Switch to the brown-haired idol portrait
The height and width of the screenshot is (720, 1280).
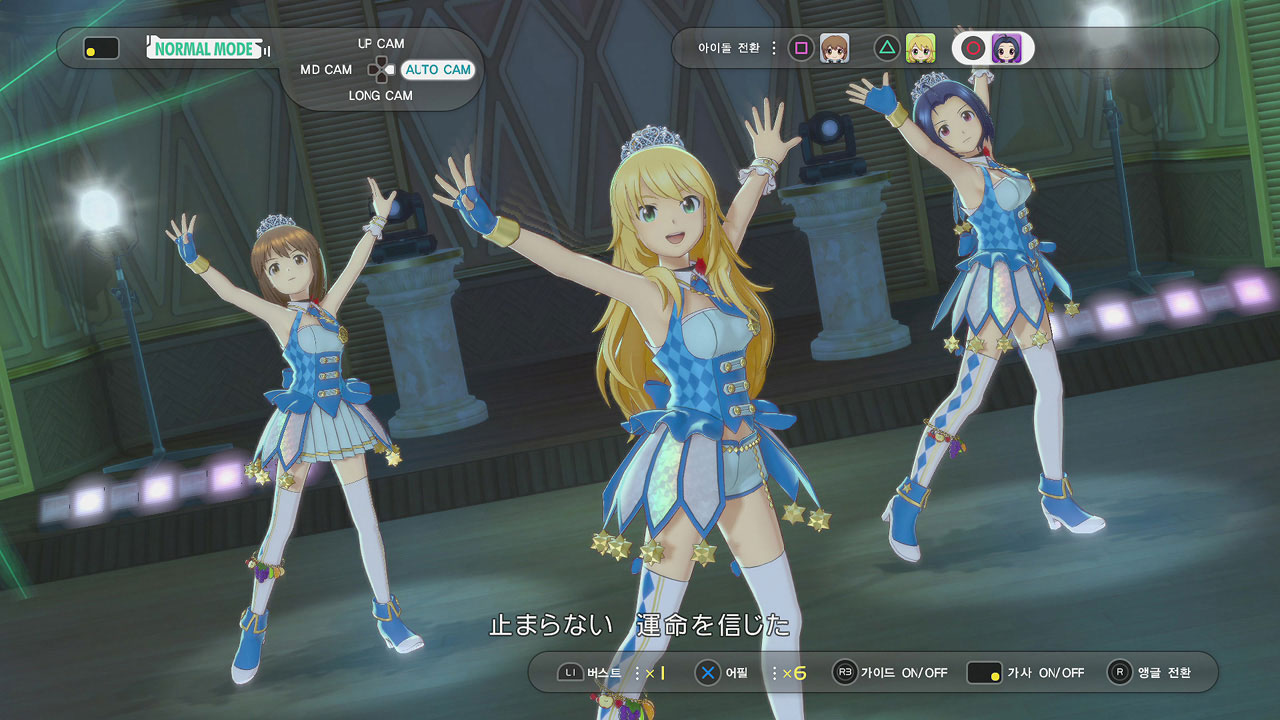click(834, 48)
